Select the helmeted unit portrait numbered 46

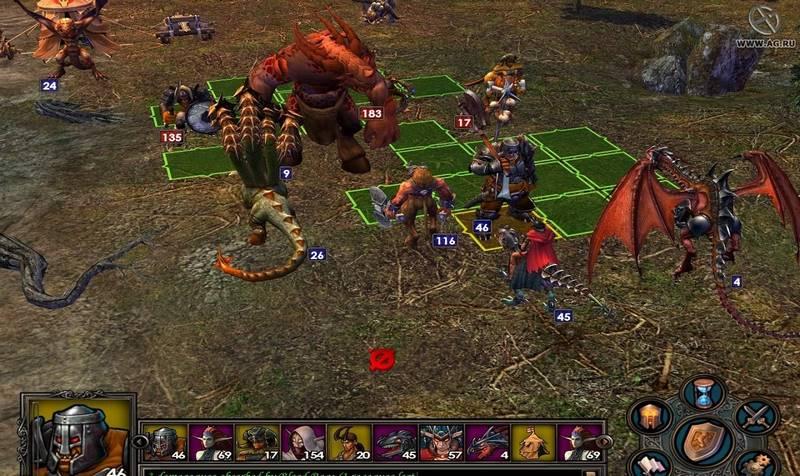click(x=164, y=442)
